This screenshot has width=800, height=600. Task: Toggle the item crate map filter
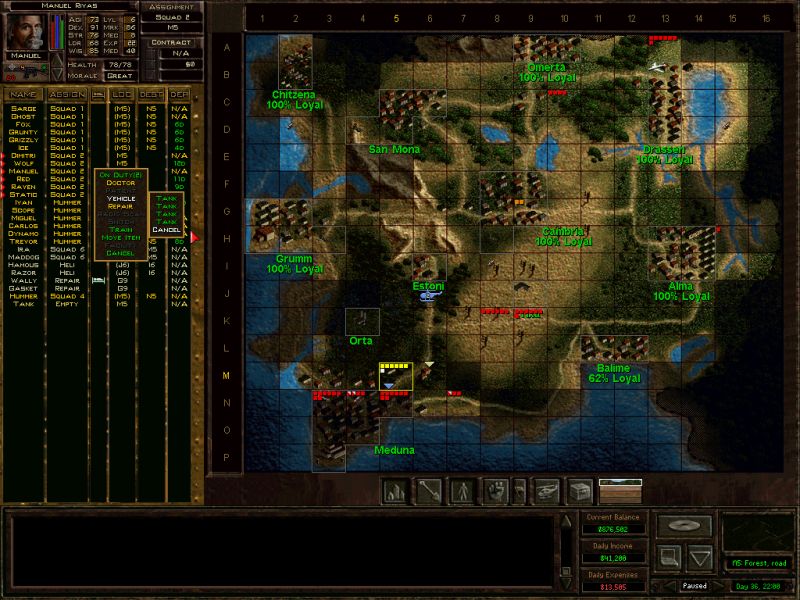point(579,491)
